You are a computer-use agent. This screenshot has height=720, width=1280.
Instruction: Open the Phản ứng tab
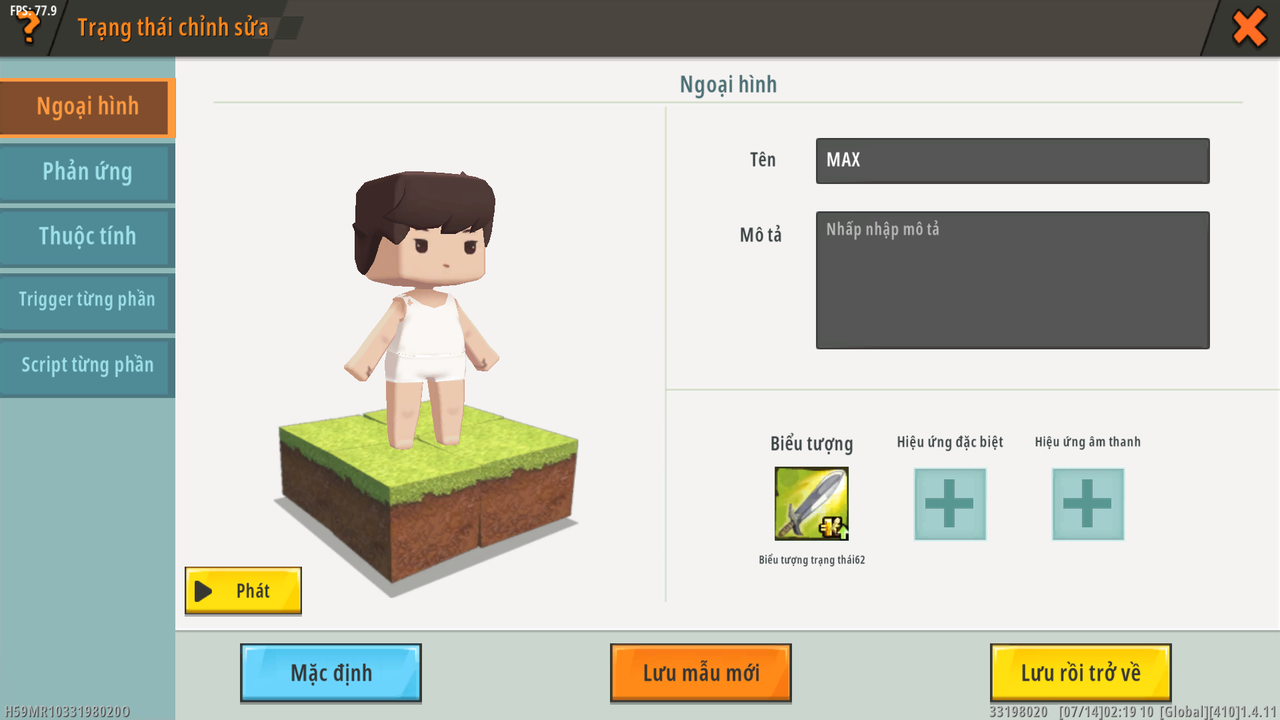point(87,172)
